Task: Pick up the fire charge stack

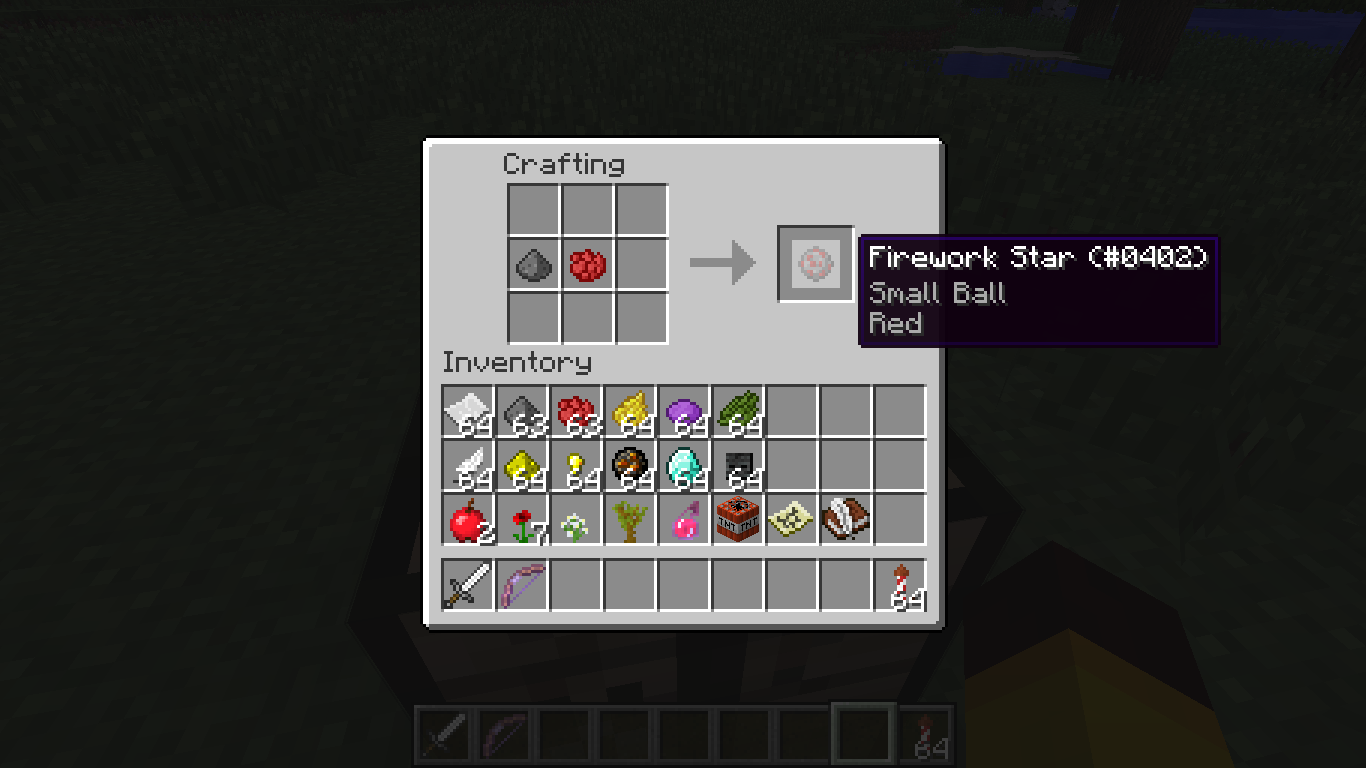Action: (629, 464)
